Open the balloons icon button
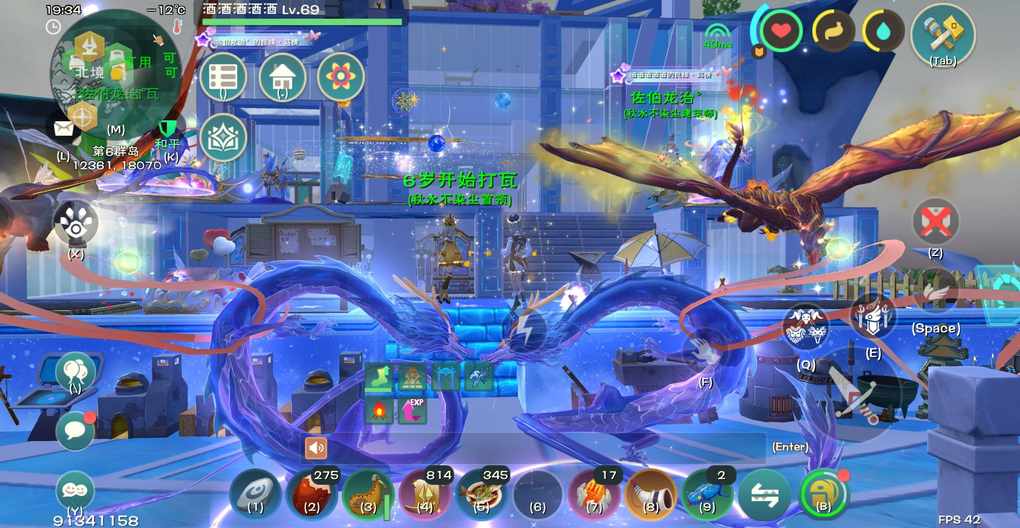Image resolution: width=1020 pixels, height=528 pixels. point(76,372)
